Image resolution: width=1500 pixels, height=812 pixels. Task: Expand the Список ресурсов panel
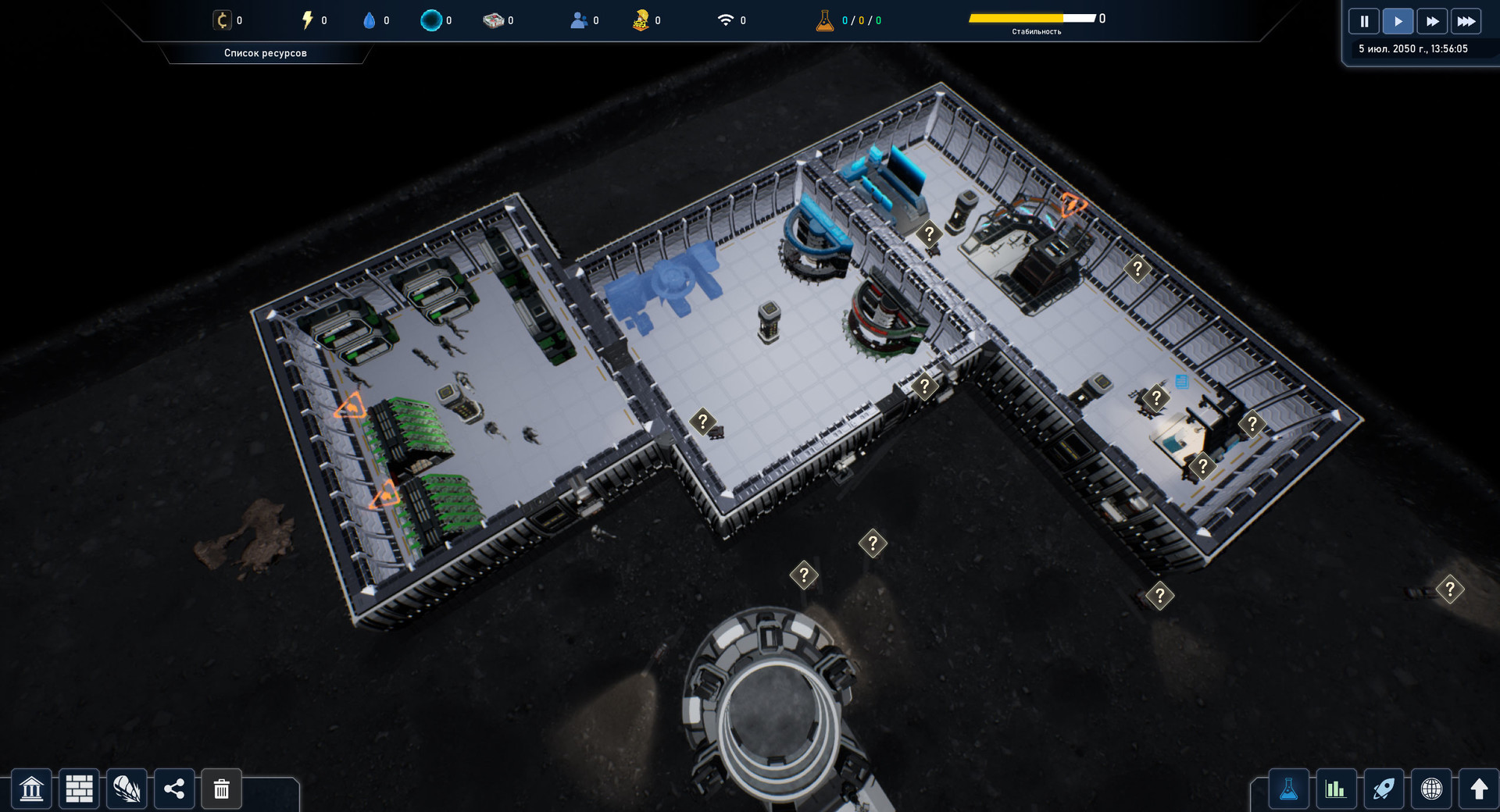(x=266, y=53)
